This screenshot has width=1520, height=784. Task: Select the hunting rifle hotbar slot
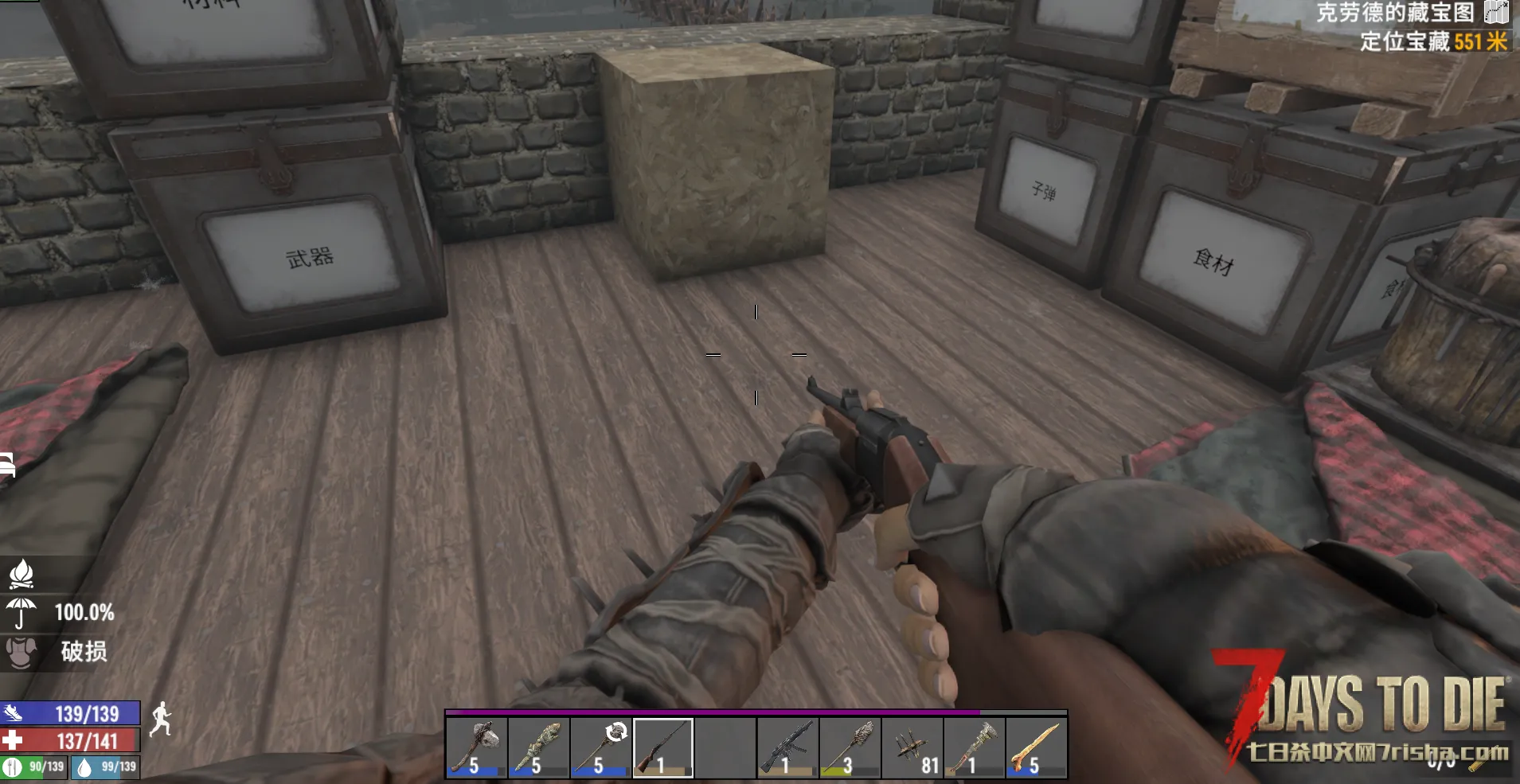(x=663, y=747)
